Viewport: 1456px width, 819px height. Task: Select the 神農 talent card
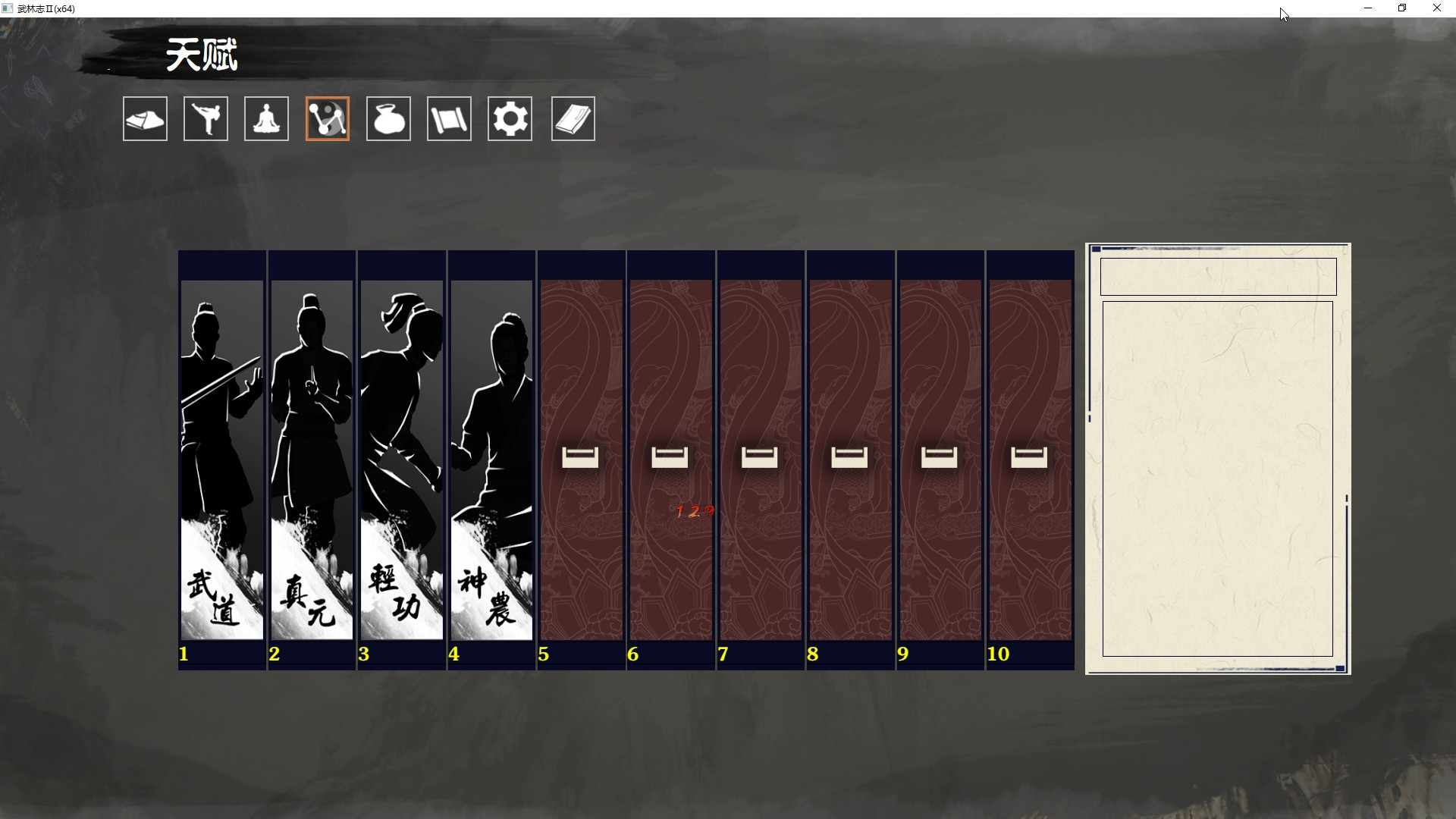point(491,455)
